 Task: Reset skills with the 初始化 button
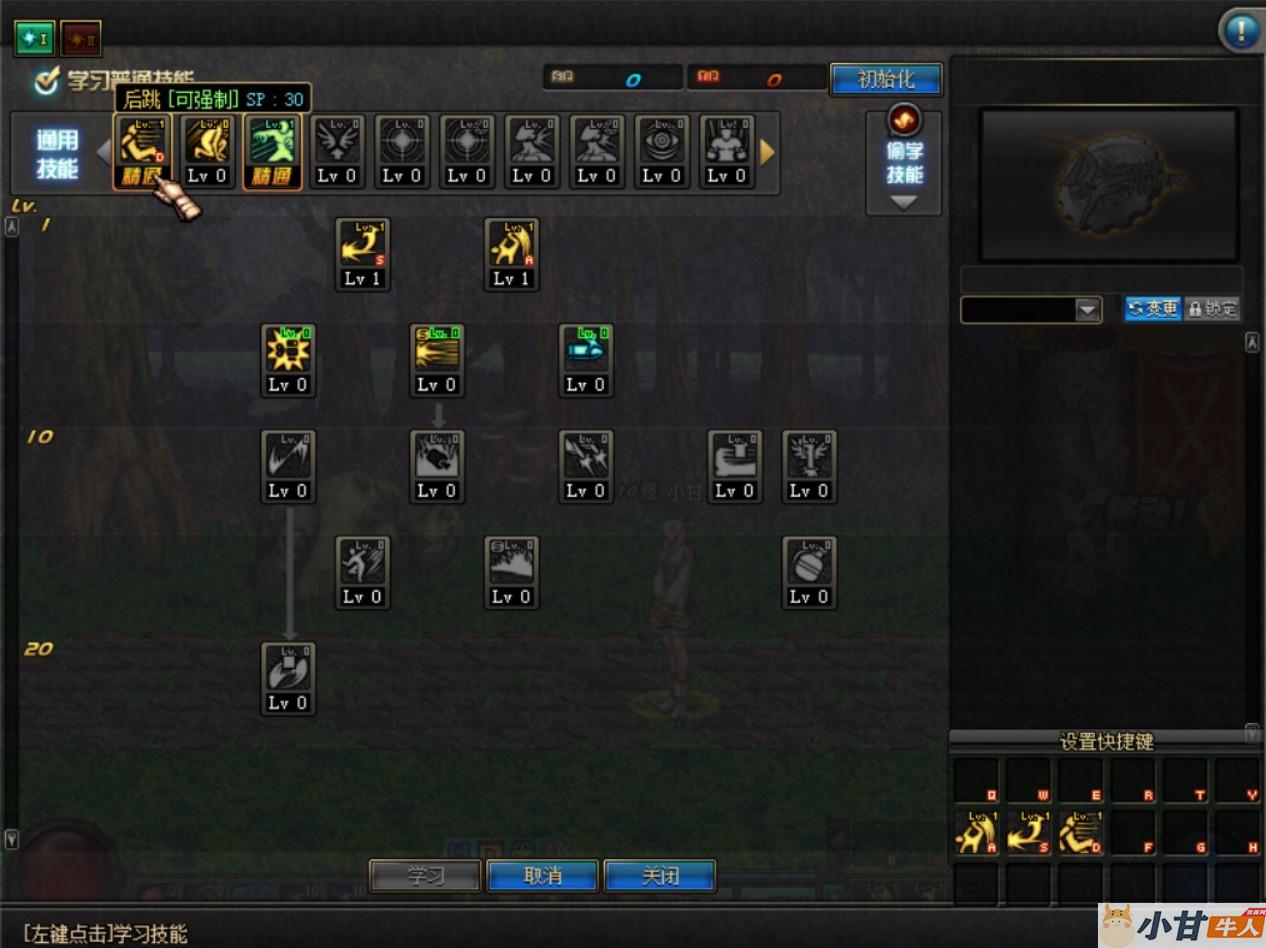(x=886, y=80)
